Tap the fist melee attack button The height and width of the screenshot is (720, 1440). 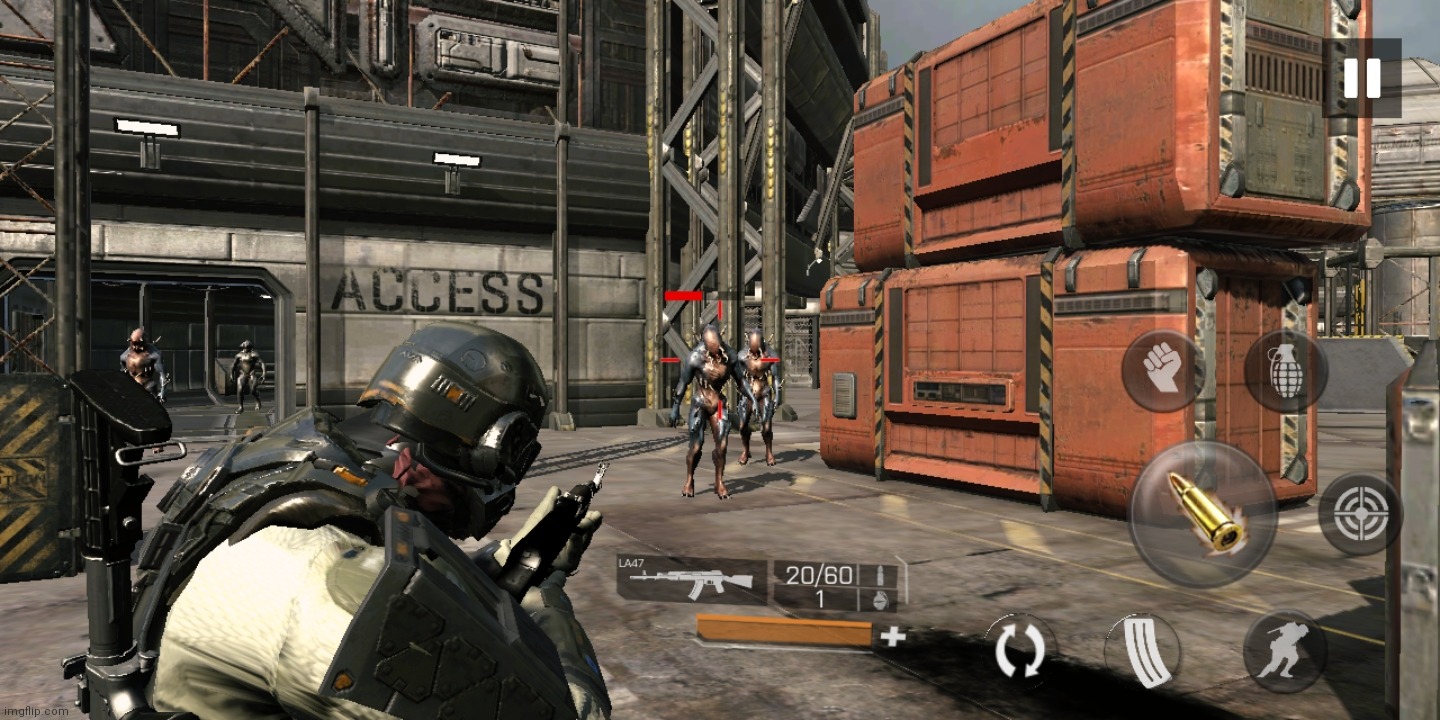1161,371
